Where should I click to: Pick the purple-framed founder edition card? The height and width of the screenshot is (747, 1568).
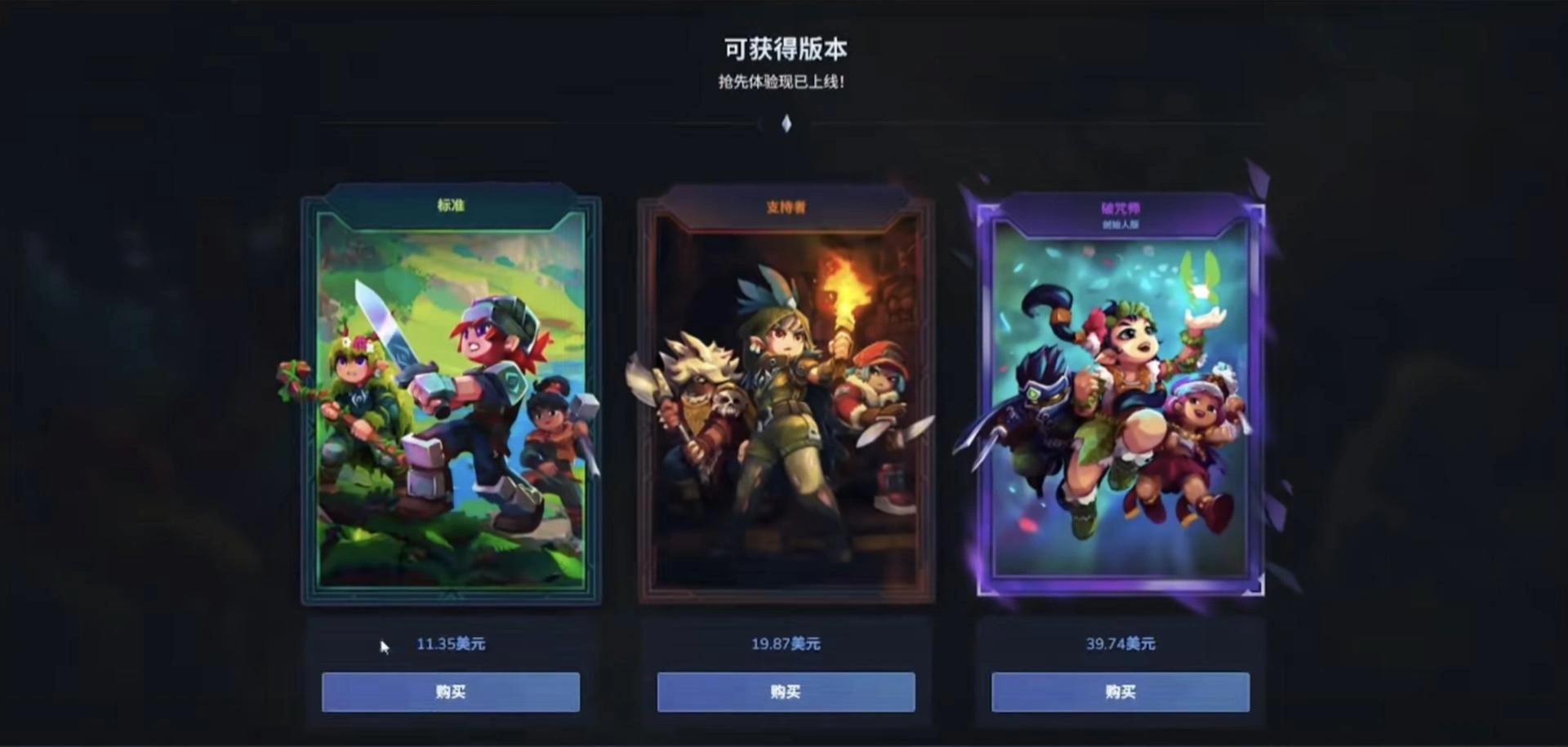point(1120,400)
